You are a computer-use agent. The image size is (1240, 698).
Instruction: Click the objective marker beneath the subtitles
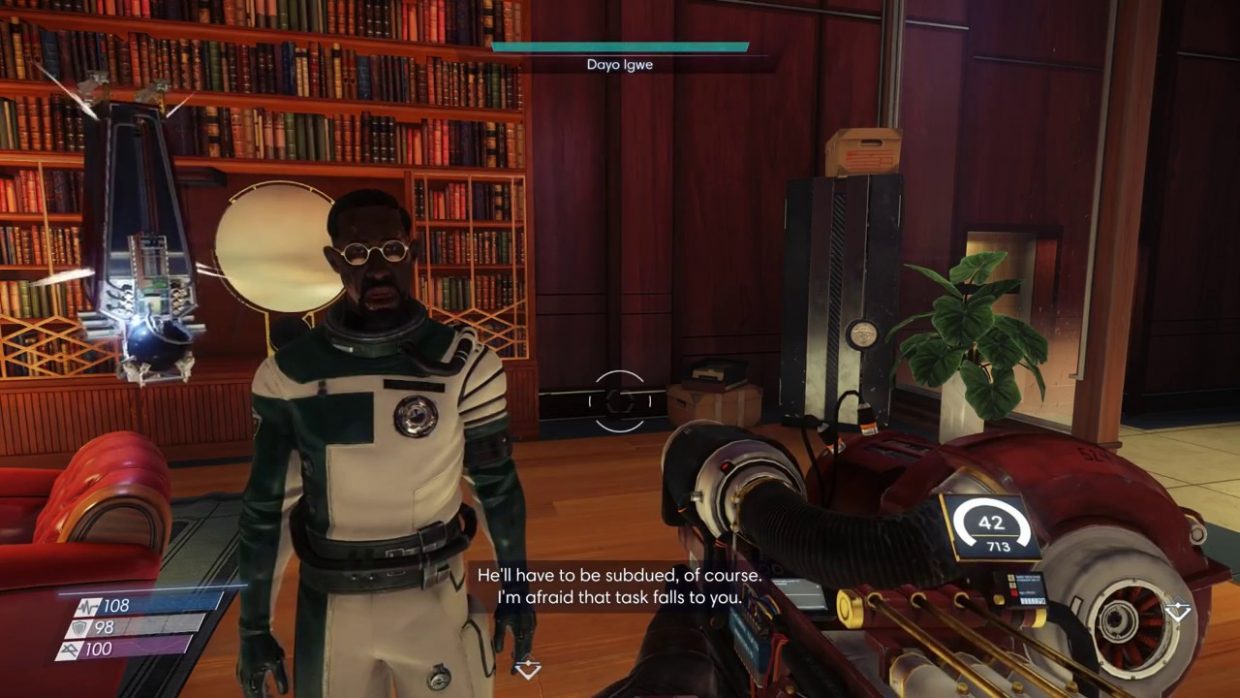(x=527, y=669)
